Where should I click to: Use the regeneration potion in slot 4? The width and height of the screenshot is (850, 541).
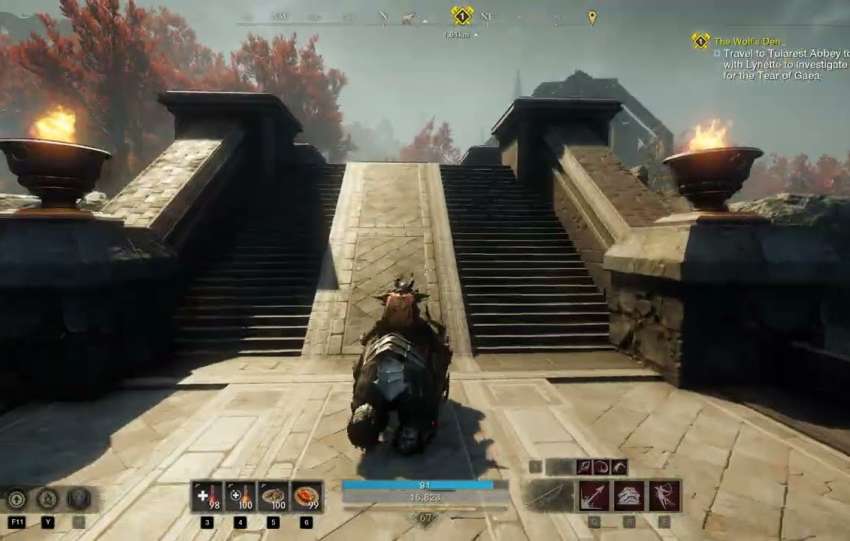tap(240, 496)
